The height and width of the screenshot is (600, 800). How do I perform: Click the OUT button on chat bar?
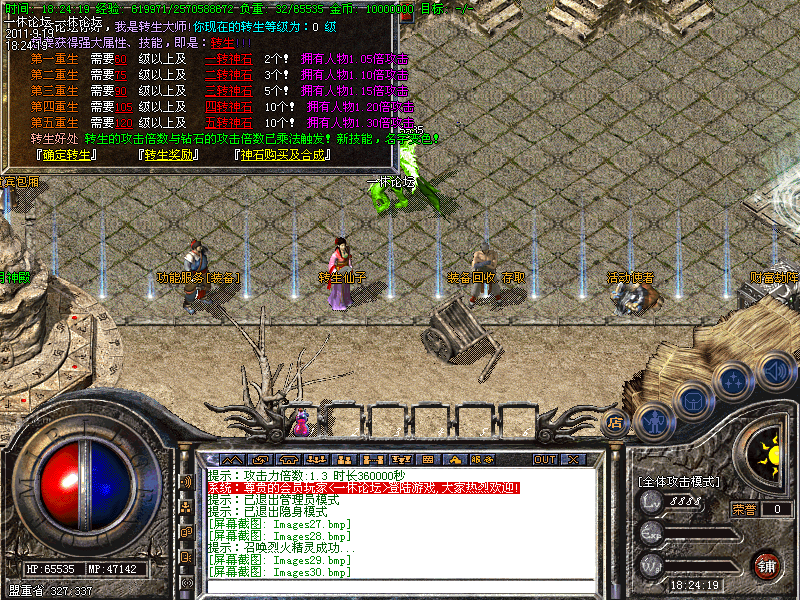point(545,459)
